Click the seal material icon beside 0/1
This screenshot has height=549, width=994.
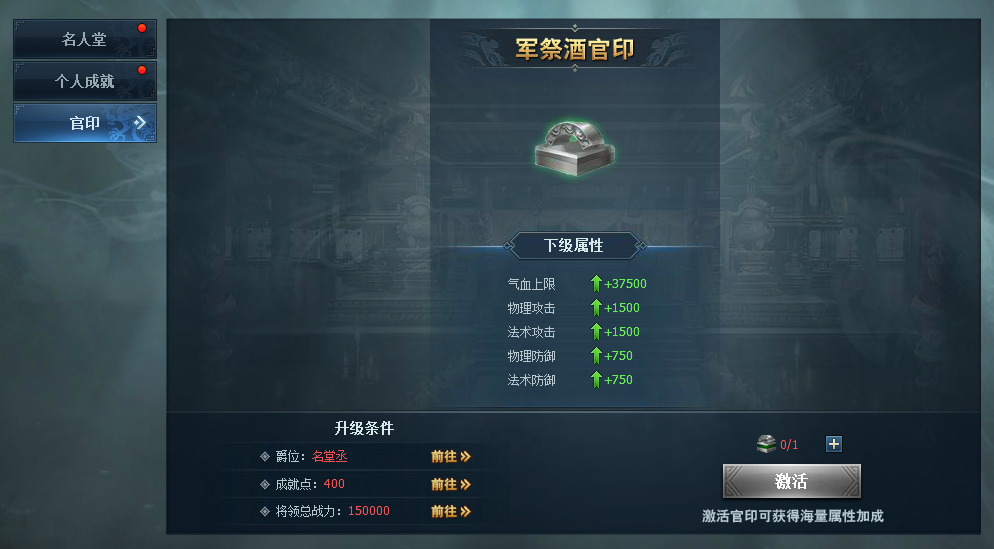coord(766,444)
